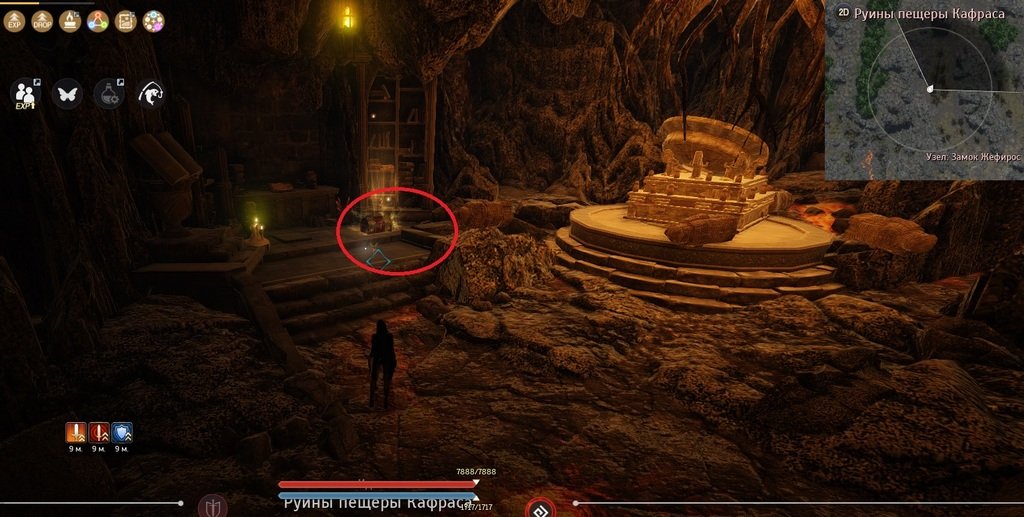
Task: Open the multicolored orbs icon
Action: (x=153, y=20)
